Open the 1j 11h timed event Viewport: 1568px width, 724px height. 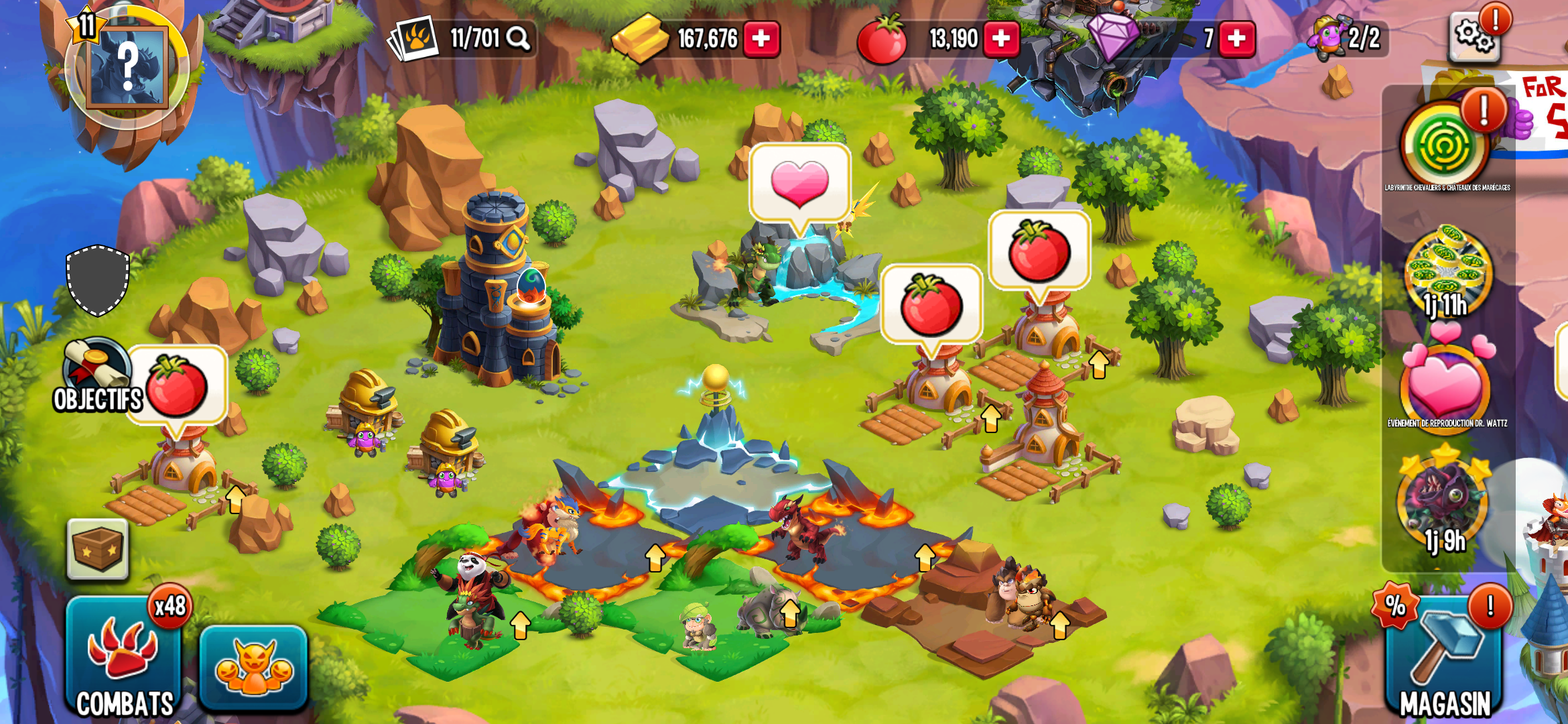1447,271
